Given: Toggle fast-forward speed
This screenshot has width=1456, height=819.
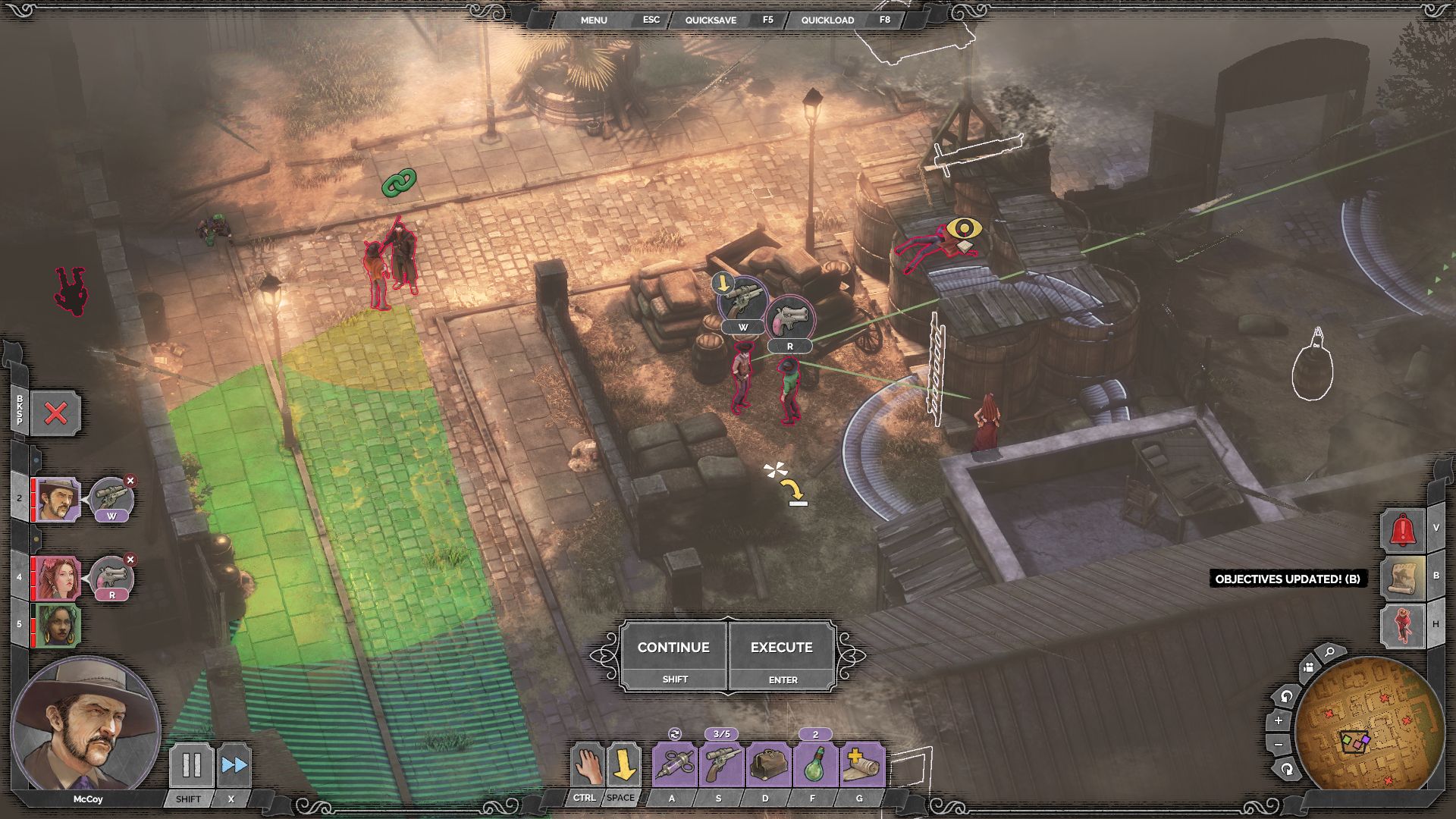Looking at the screenshot, I should (x=234, y=765).
